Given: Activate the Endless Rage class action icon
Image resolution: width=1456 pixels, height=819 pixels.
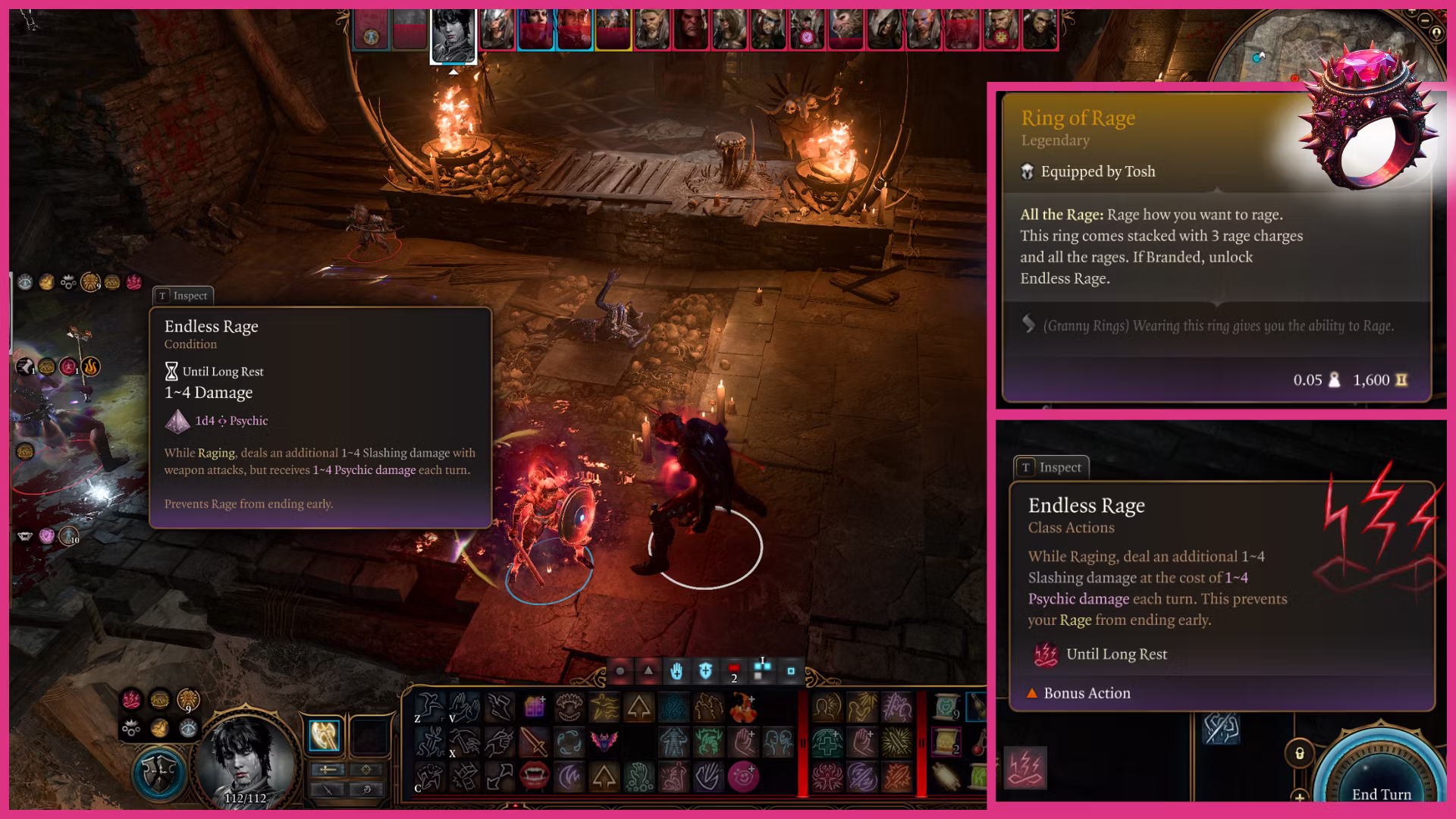Looking at the screenshot, I should pyautogui.click(x=1025, y=767).
